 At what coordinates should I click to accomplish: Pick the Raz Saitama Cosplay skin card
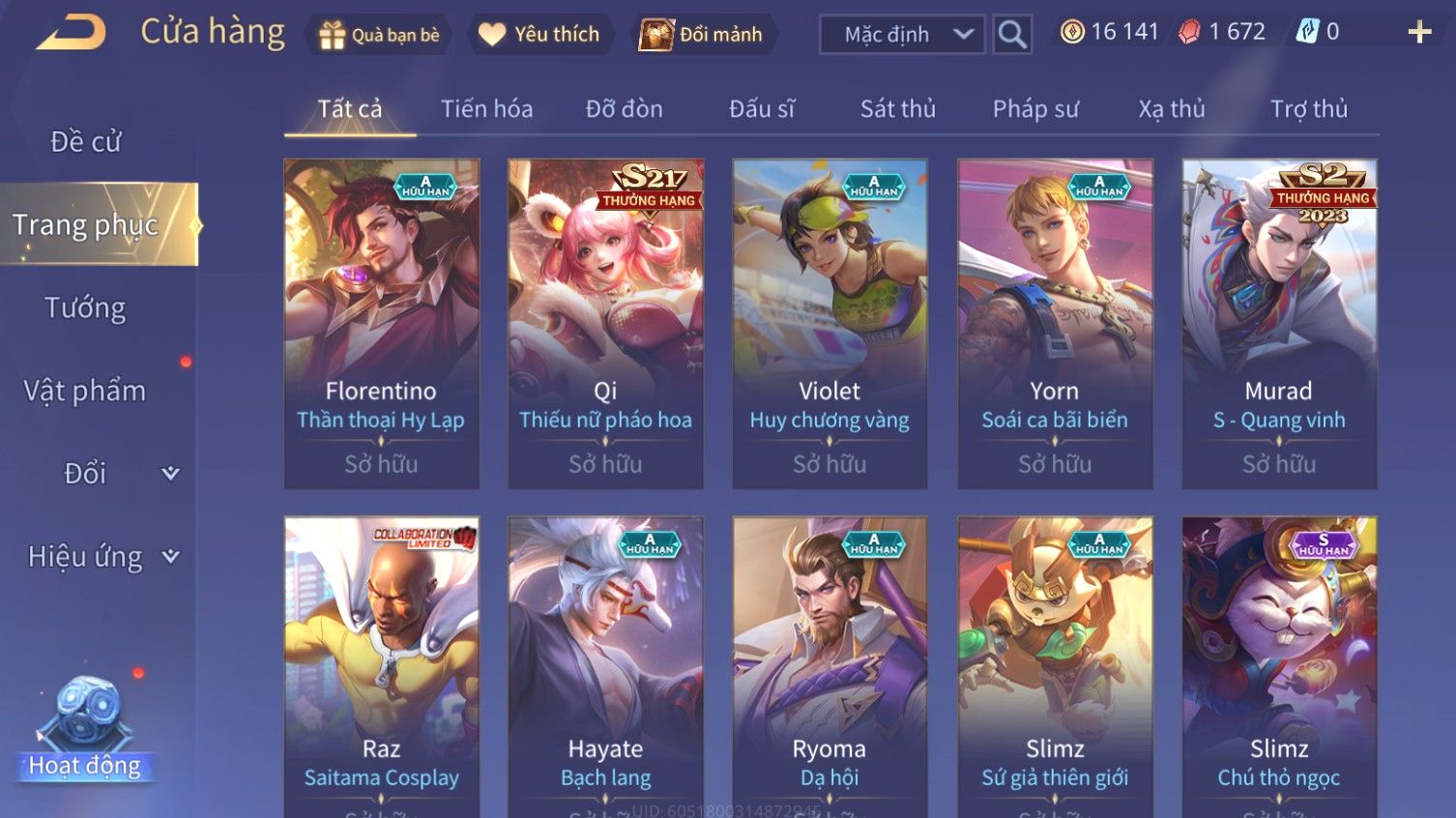coord(381,667)
